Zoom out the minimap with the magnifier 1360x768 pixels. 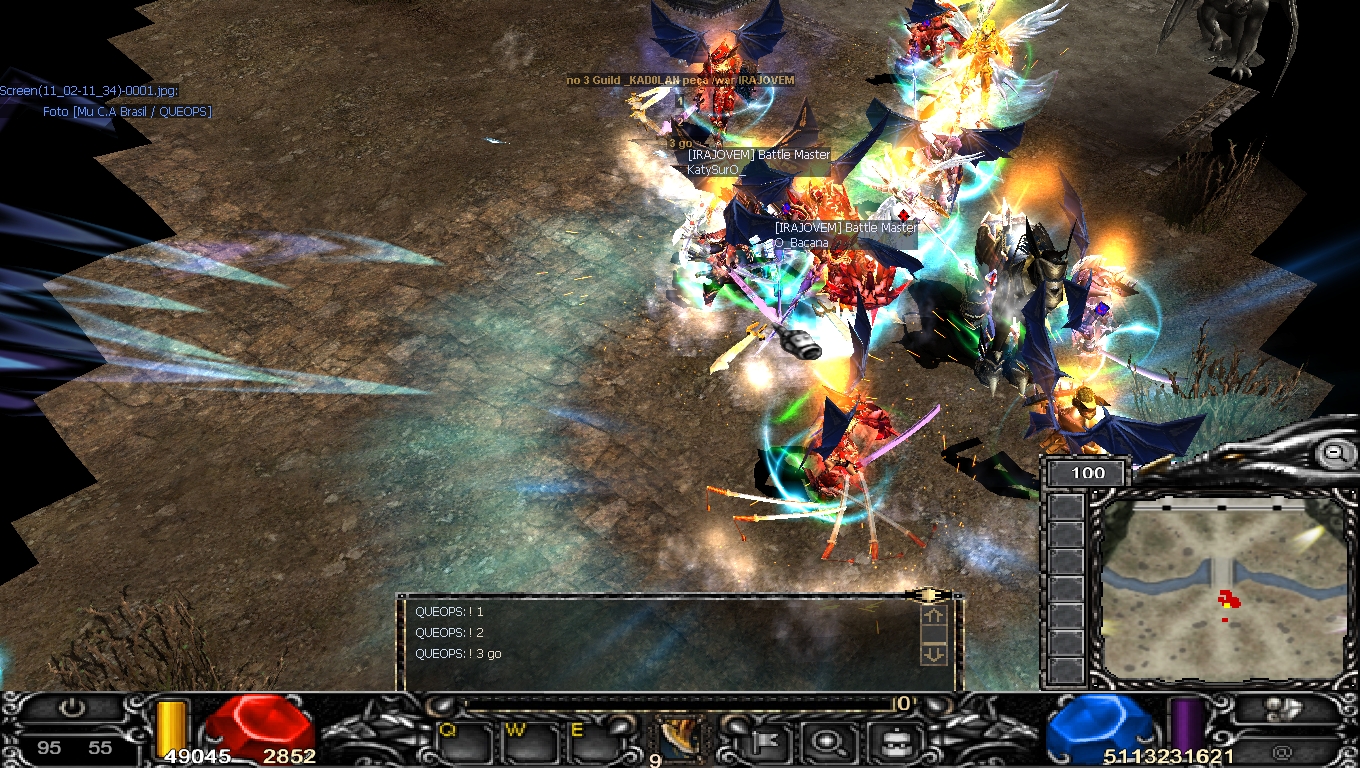tap(1334, 453)
